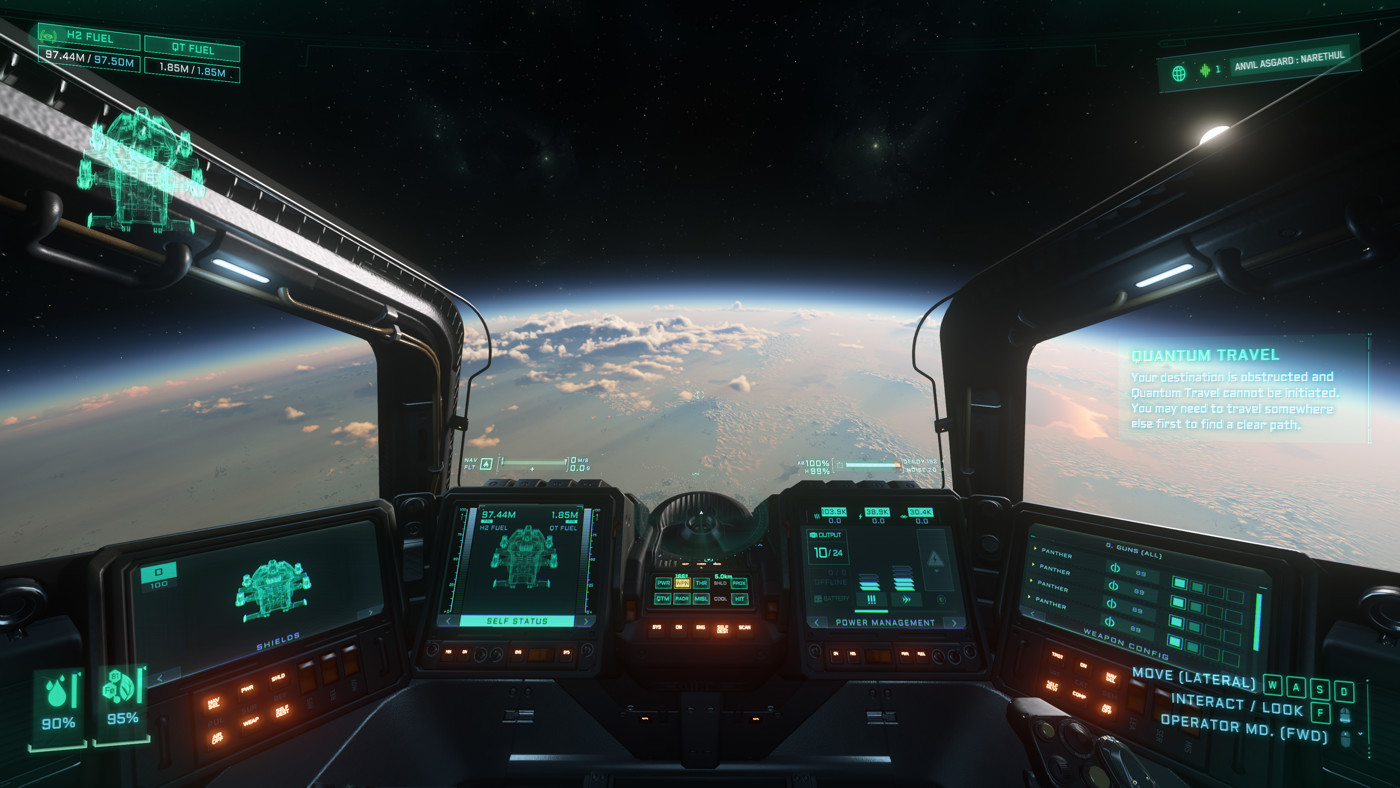1400x788 pixels.
Task: Open the MISL missile mode
Action: tap(701, 599)
